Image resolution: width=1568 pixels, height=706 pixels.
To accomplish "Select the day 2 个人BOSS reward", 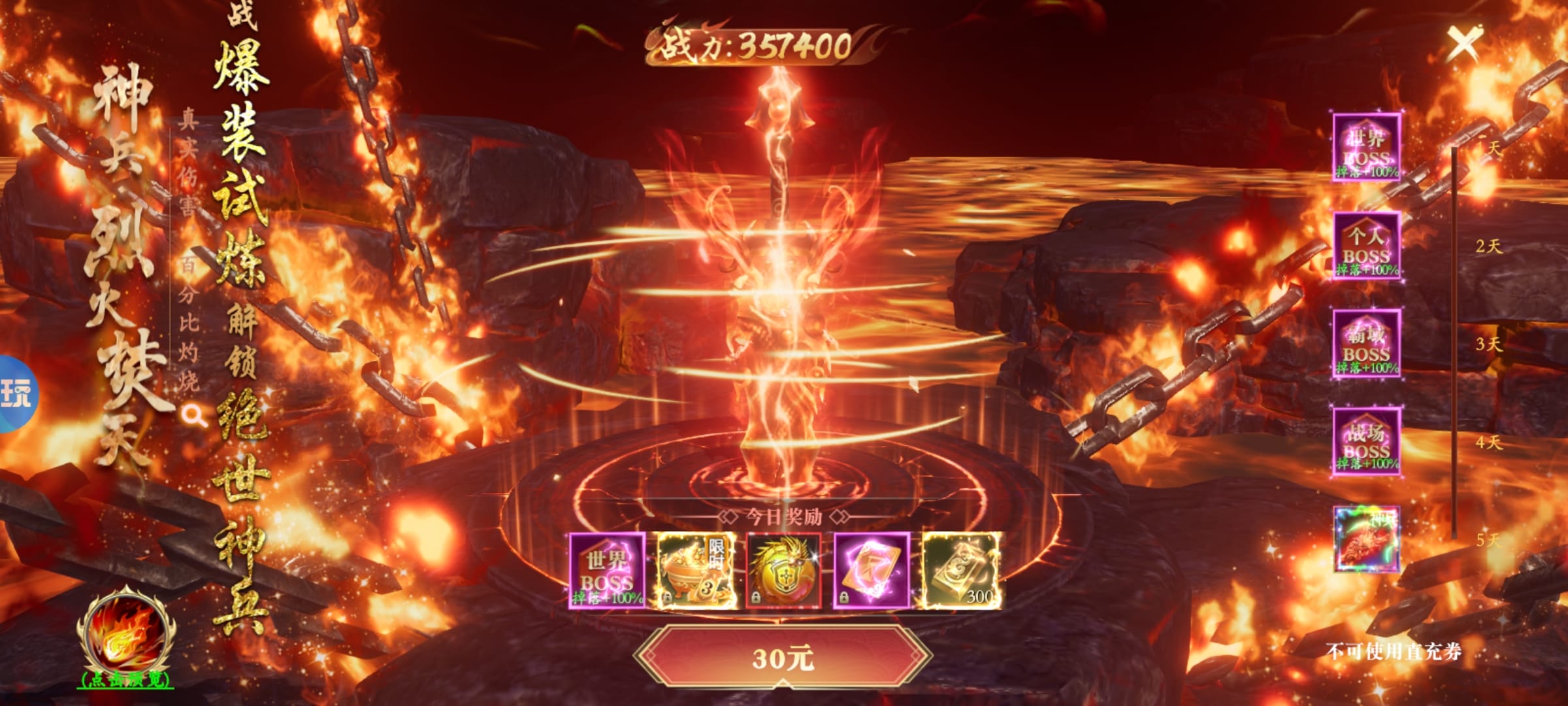I will point(1366,246).
